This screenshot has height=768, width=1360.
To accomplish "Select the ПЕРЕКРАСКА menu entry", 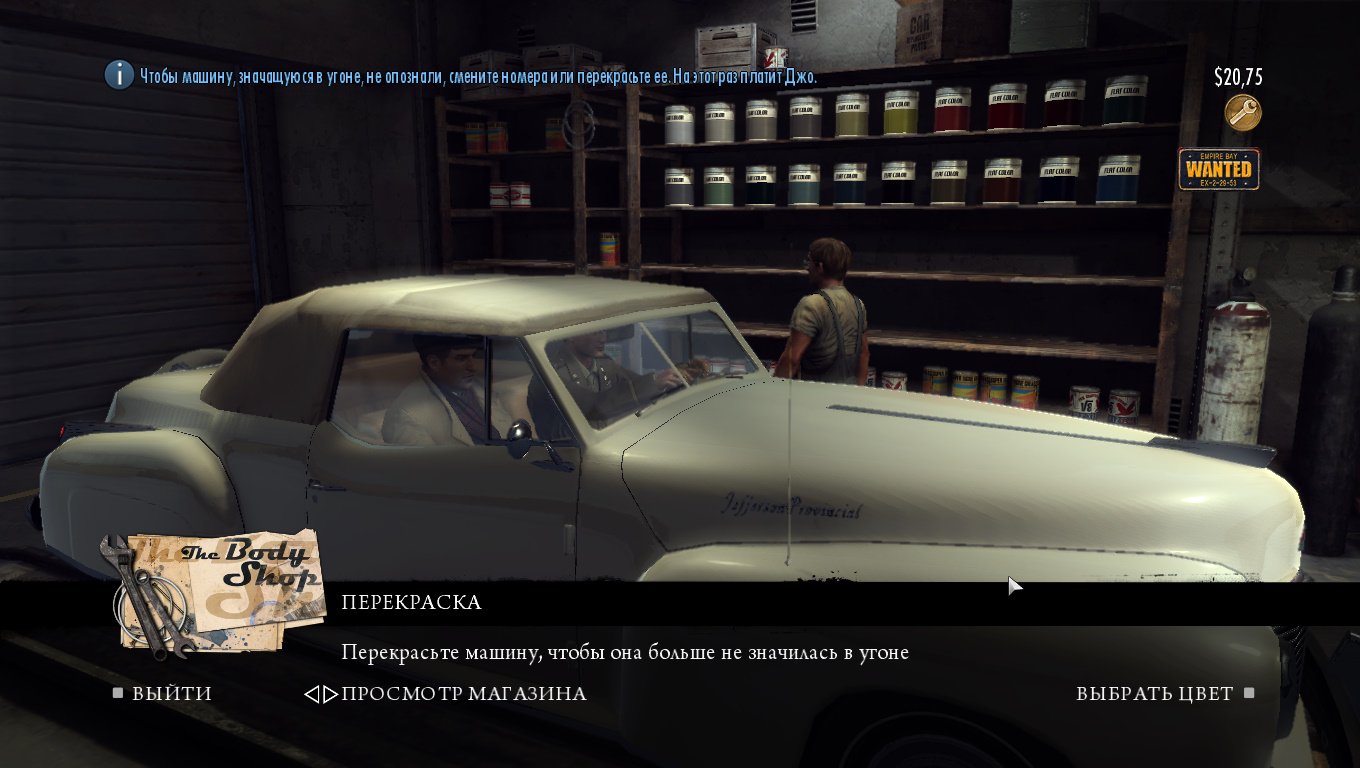I will [x=411, y=603].
